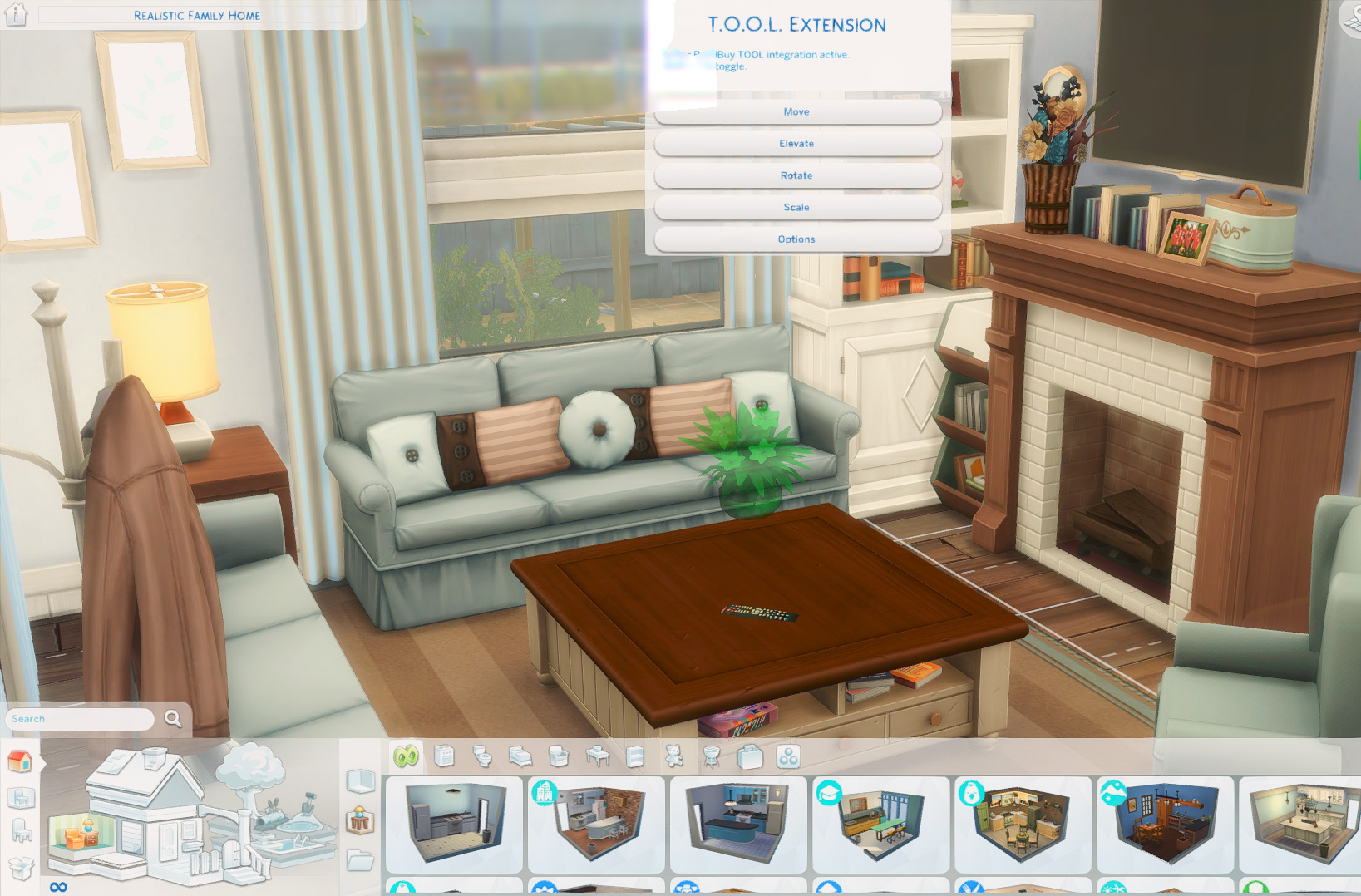
Task: Select the red house build mode tab
Action: coord(20,761)
